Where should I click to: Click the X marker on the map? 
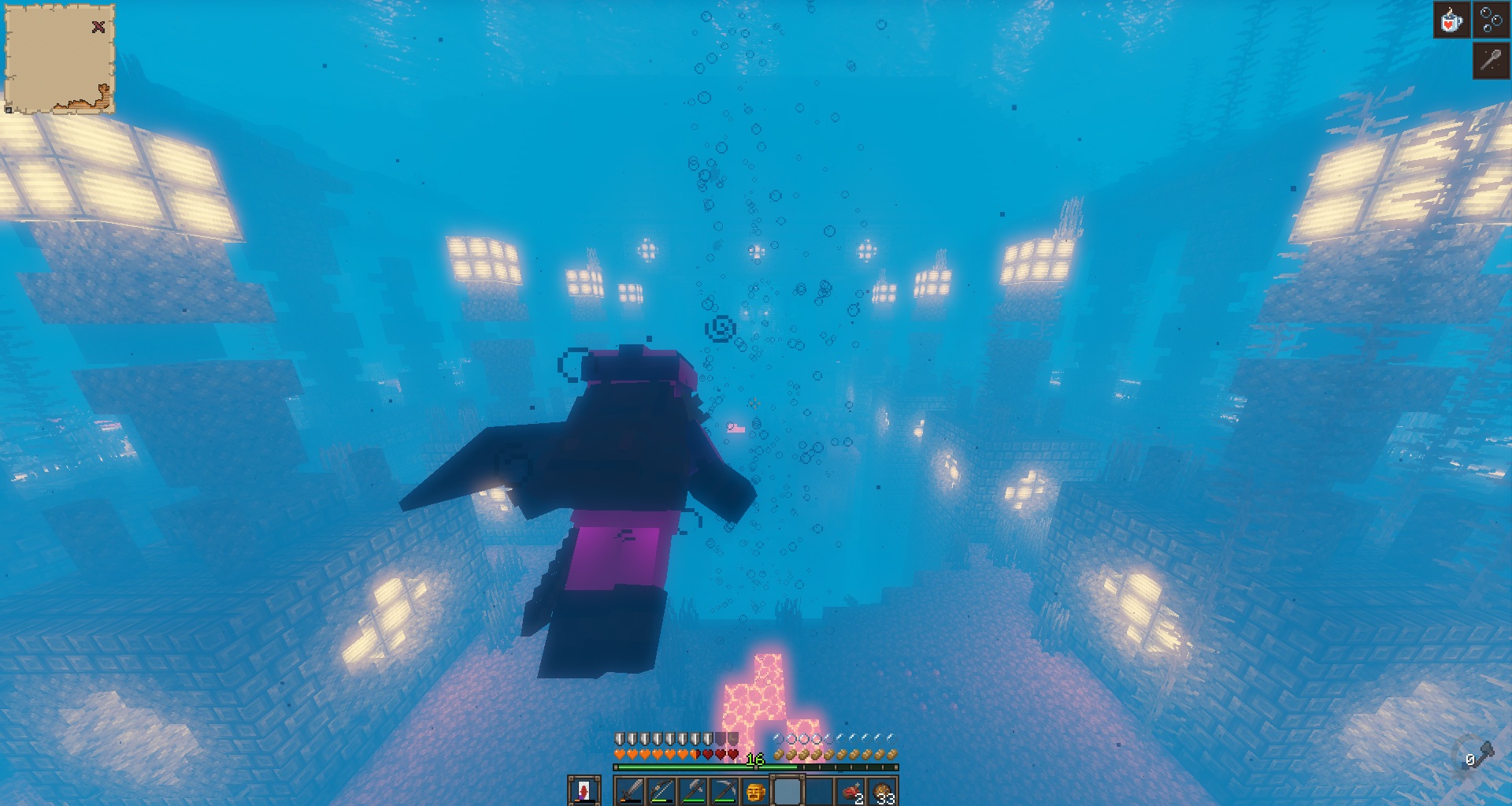tap(98, 27)
